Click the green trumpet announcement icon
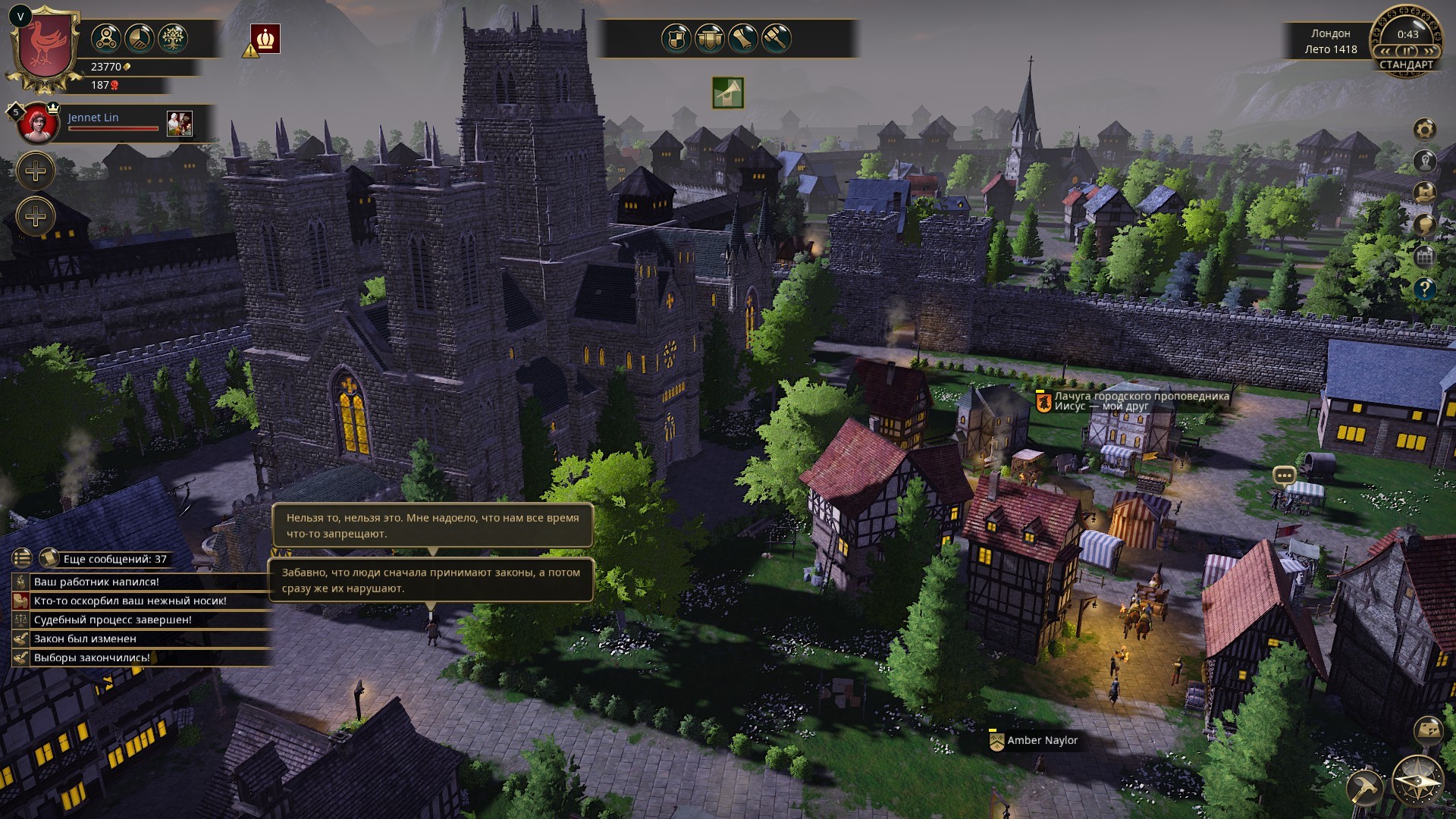Viewport: 1456px width, 819px height. pos(728,93)
